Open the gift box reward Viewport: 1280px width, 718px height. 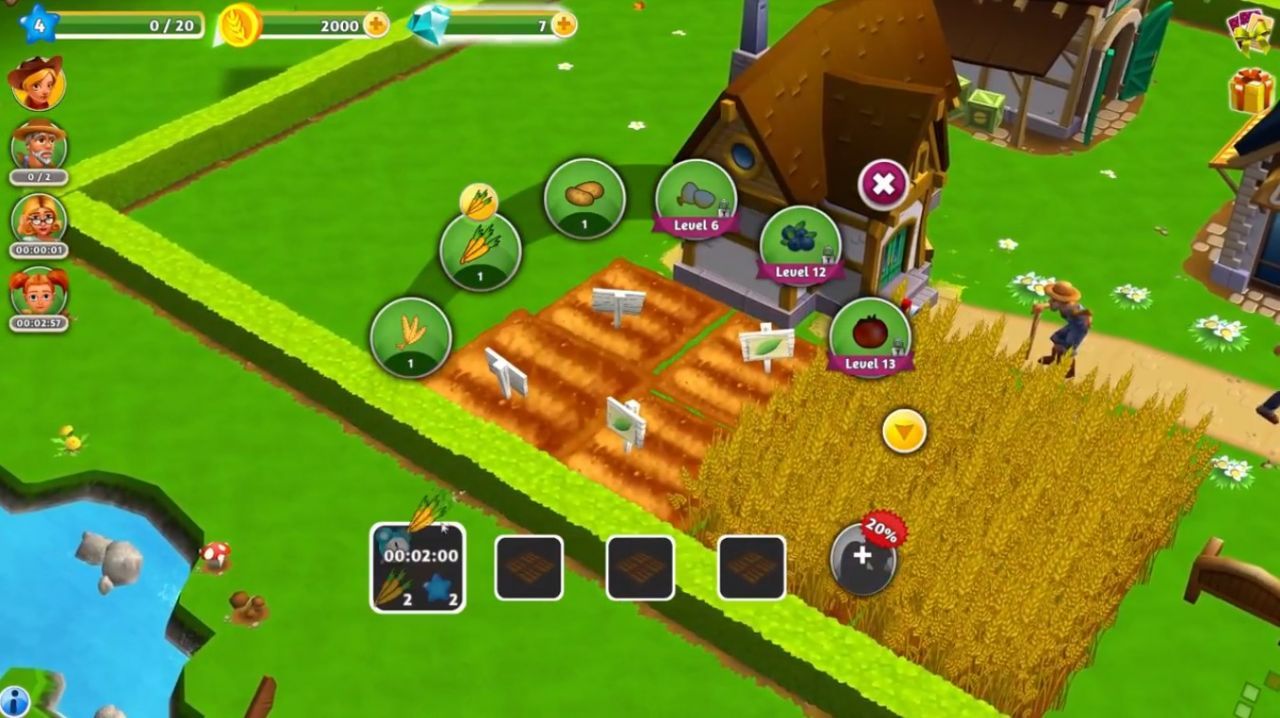coord(1251,90)
